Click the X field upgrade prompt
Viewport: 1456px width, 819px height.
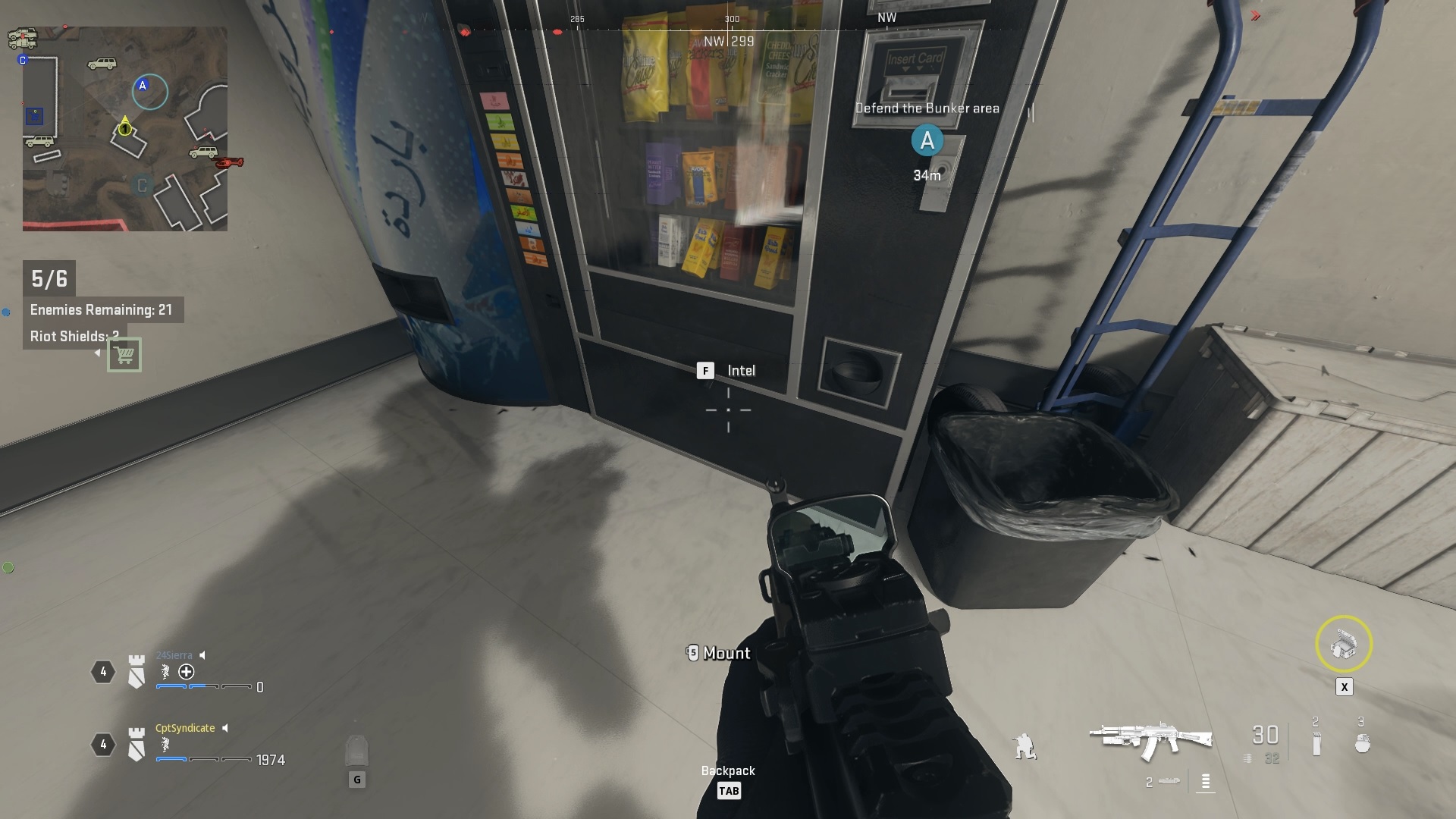coord(1345,686)
